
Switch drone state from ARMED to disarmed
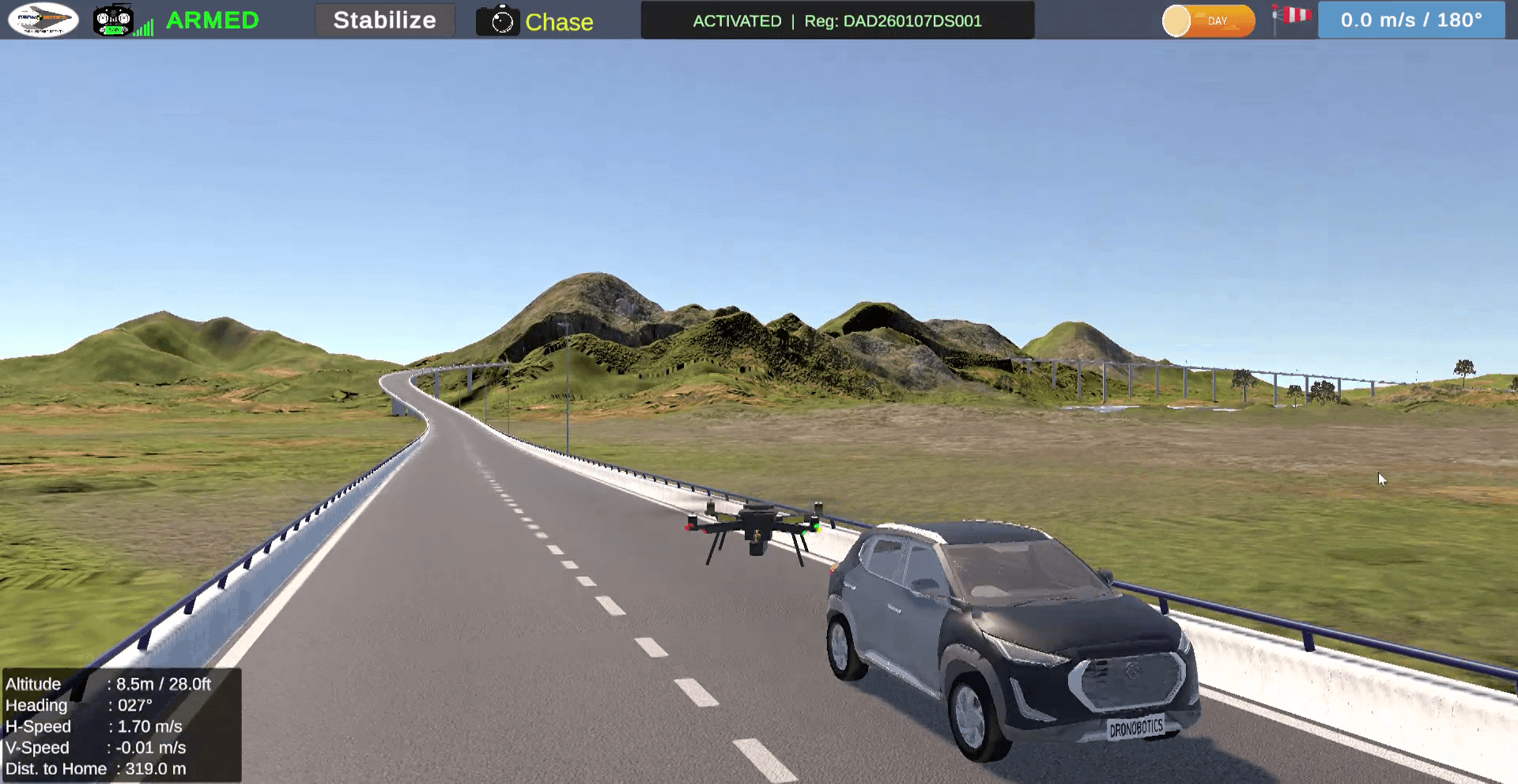(212, 20)
